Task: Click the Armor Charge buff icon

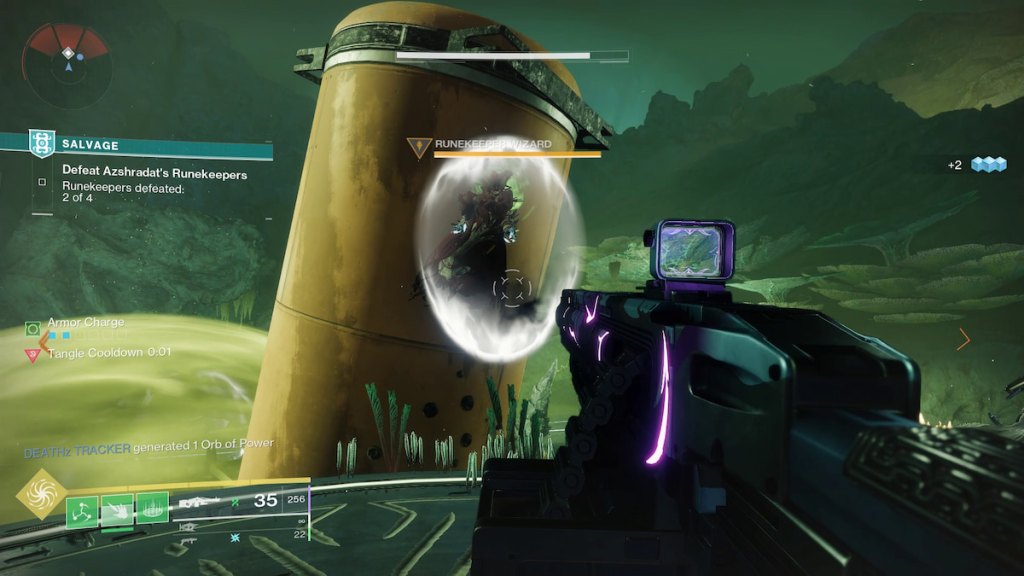Action: pos(33,328)
